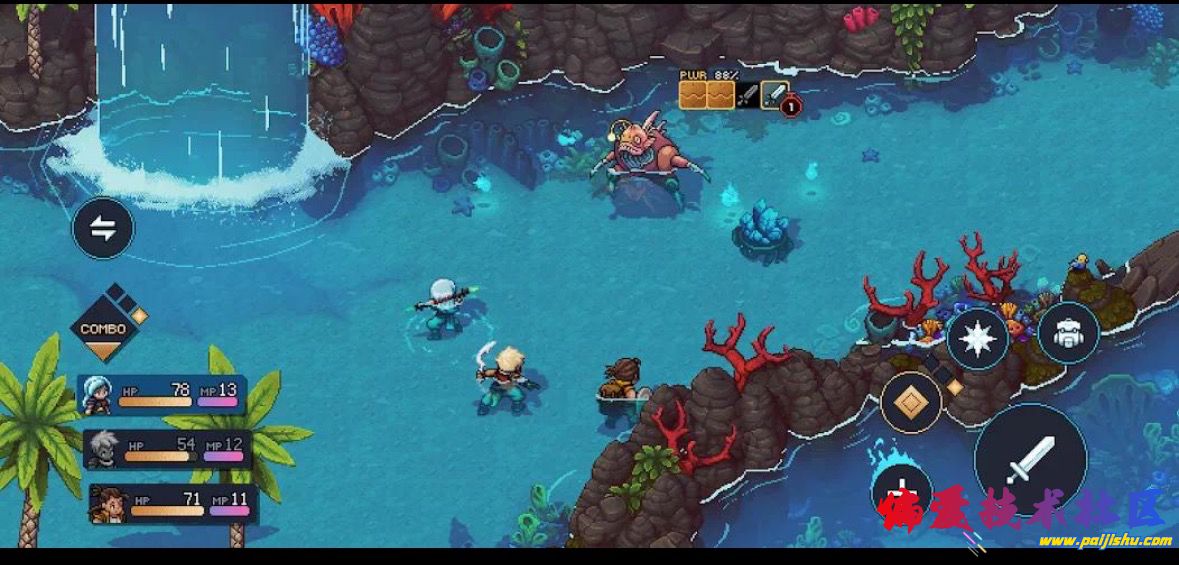
Task: Tap the swap arrows button
Action: click(x=102, y=228)
